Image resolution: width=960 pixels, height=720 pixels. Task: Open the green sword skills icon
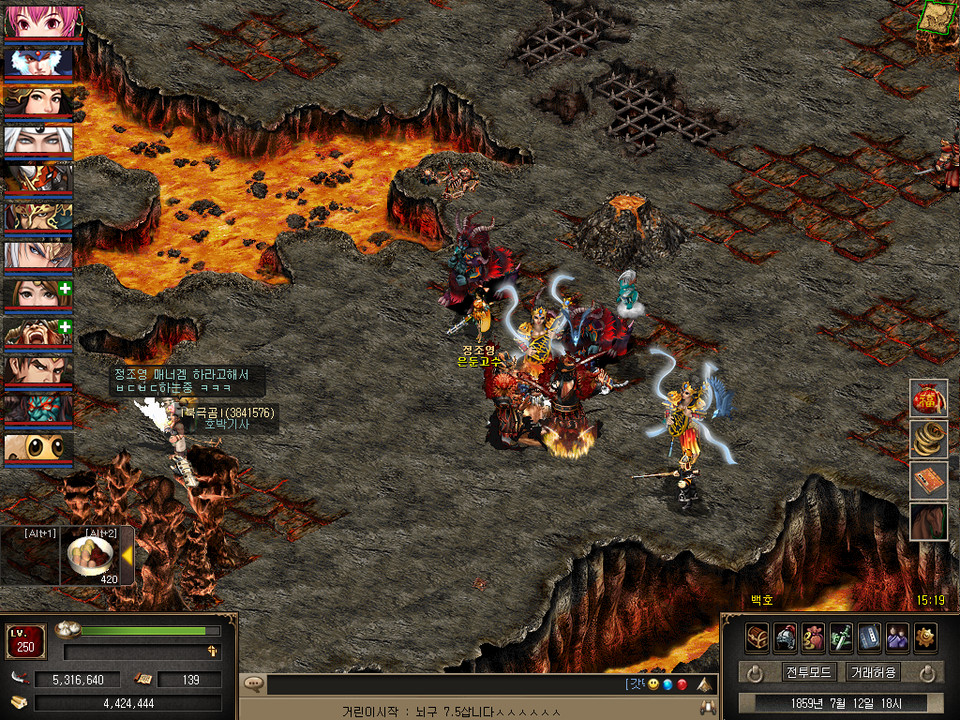pyautogui.click(x=842, y=637)
